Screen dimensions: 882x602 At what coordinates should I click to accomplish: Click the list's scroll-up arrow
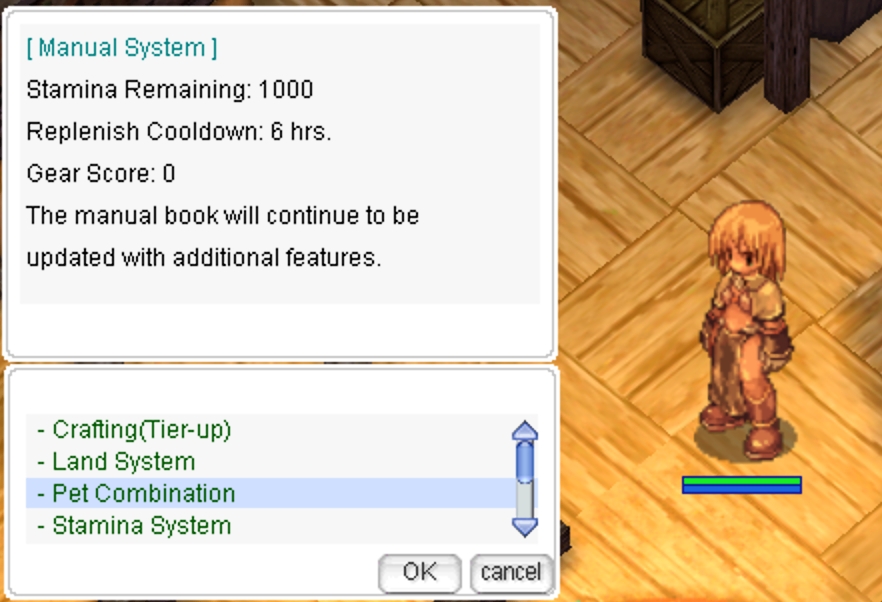(x=524, y=431)
